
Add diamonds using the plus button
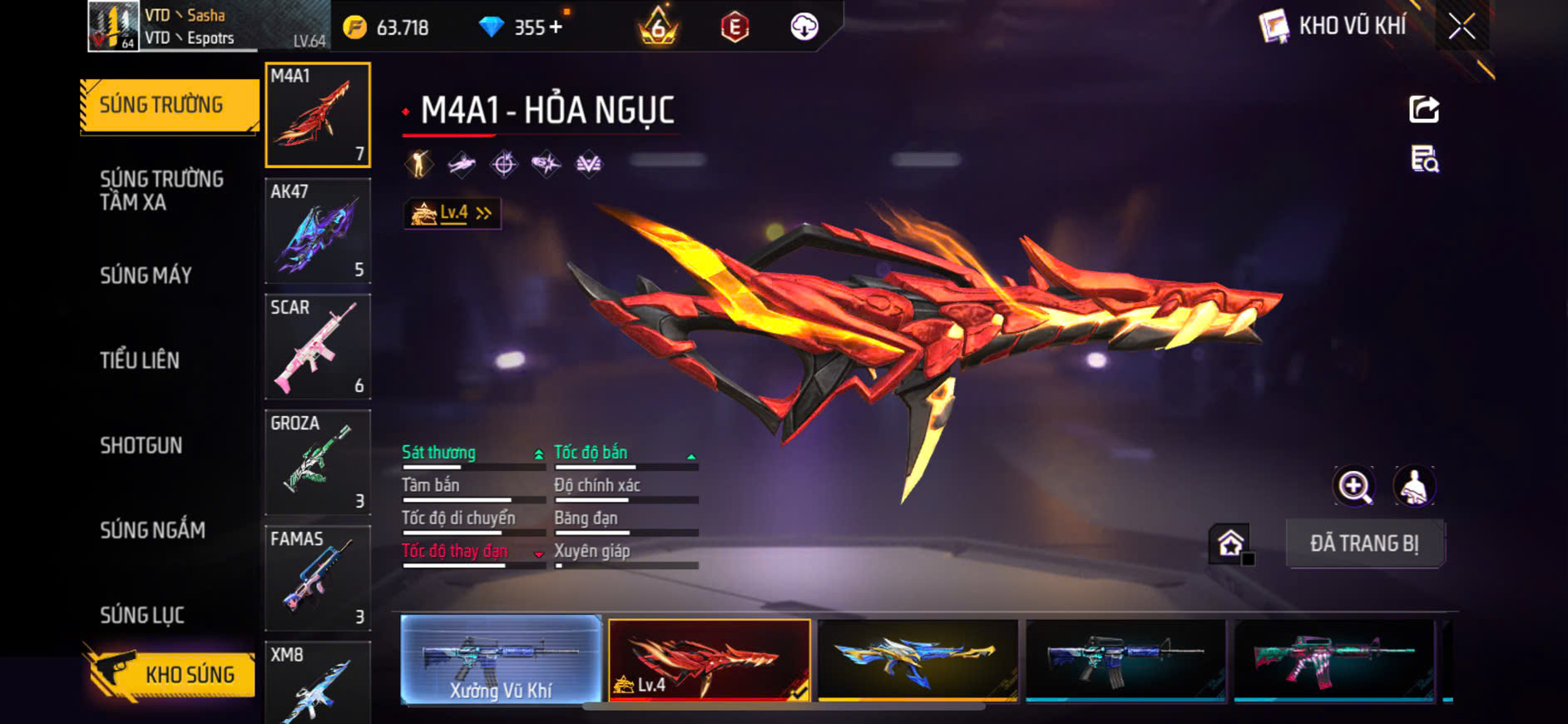coord(556,27)
